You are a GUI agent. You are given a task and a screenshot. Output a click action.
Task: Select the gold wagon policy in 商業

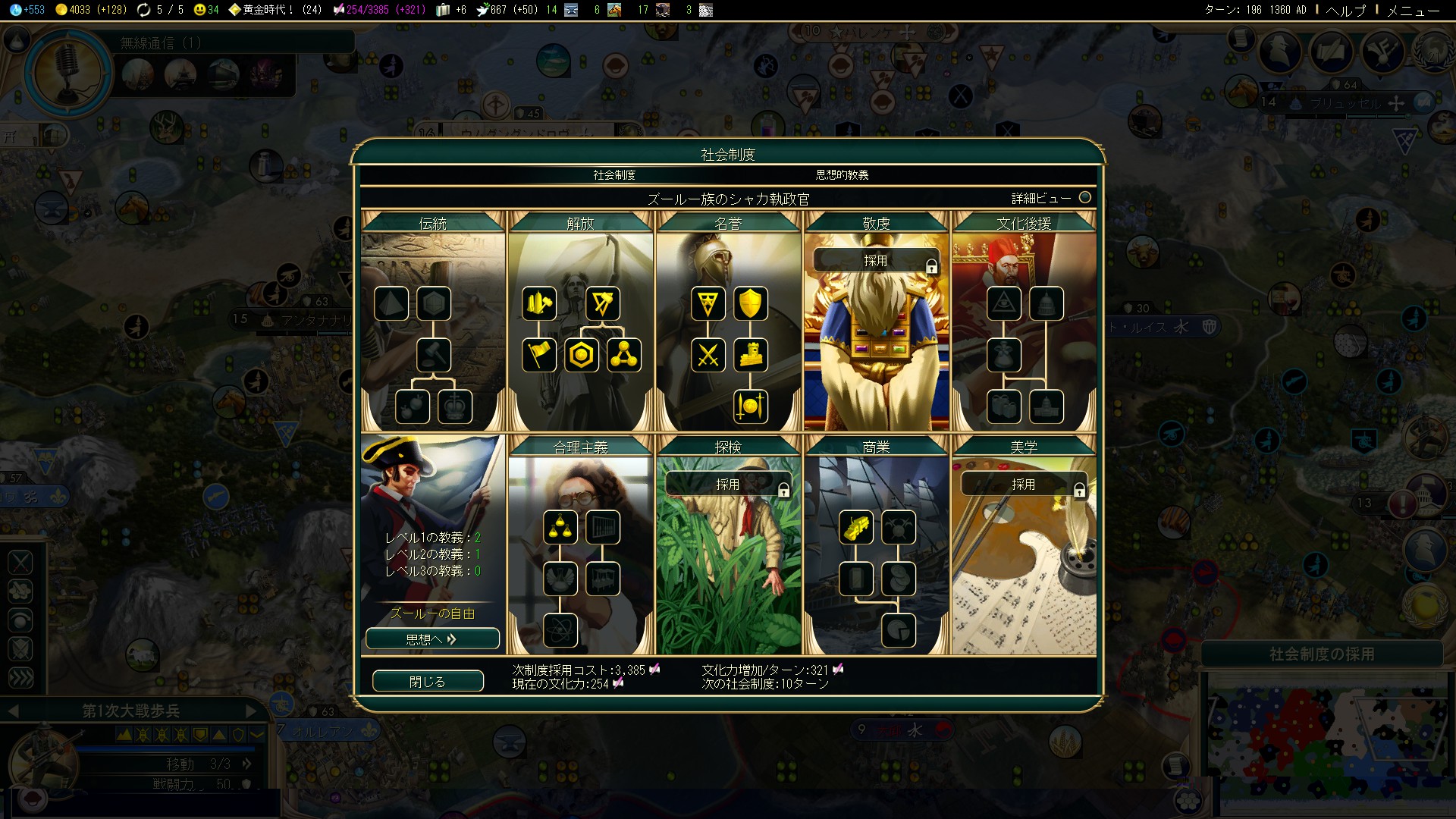(856, 528)
